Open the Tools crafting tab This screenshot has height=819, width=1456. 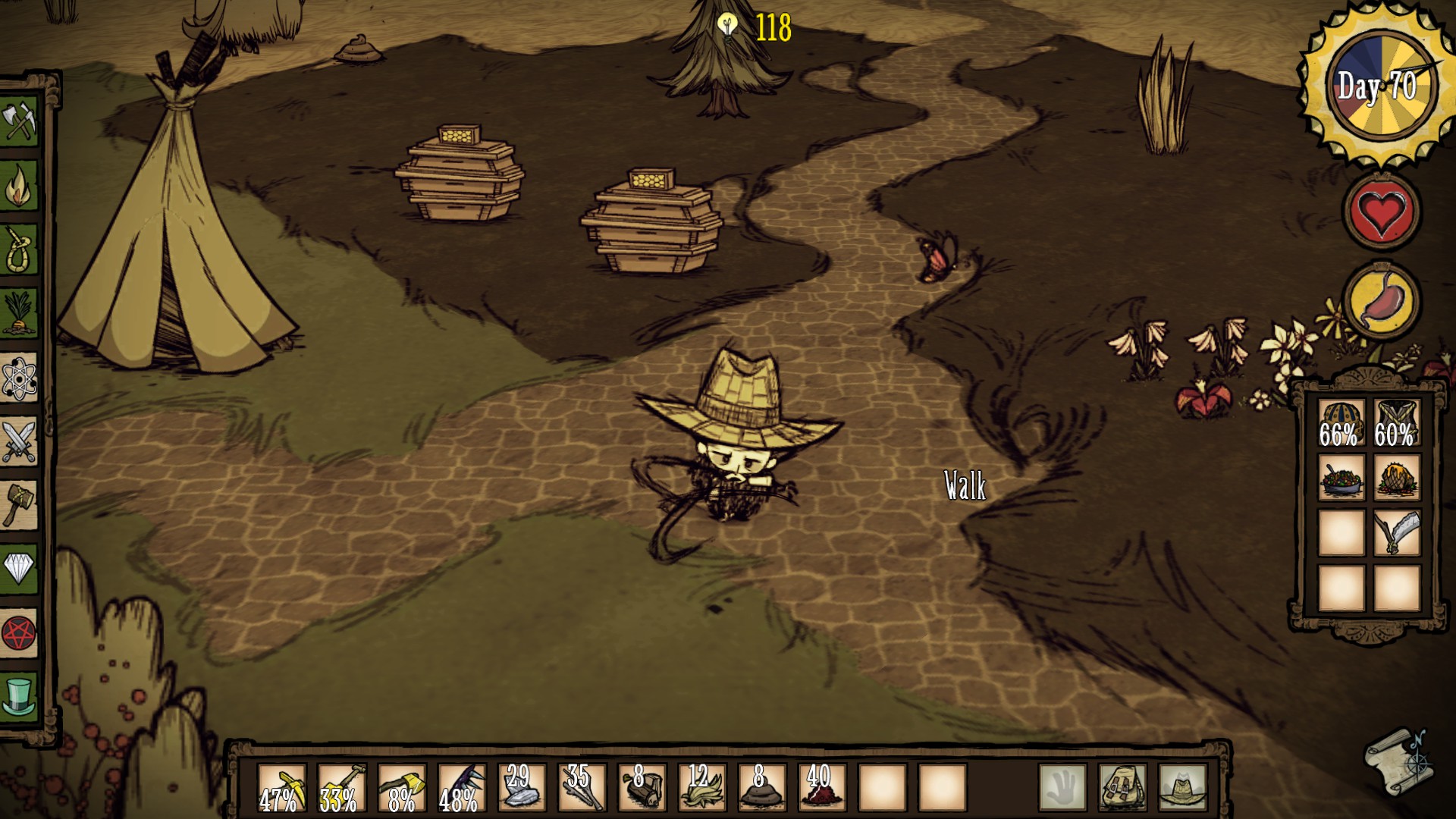click(19, 121)
